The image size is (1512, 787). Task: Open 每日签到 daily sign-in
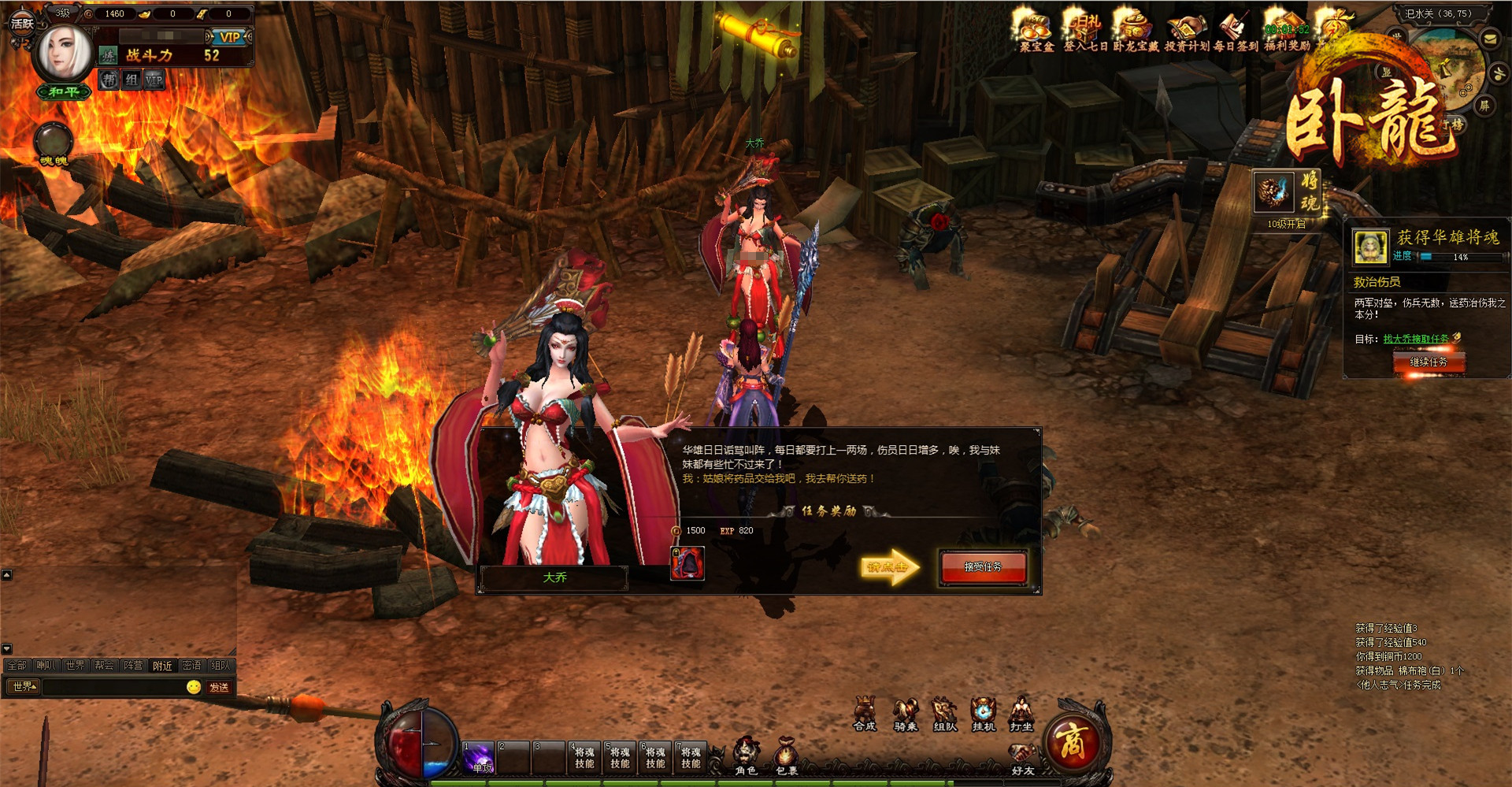click(1235, 32)
